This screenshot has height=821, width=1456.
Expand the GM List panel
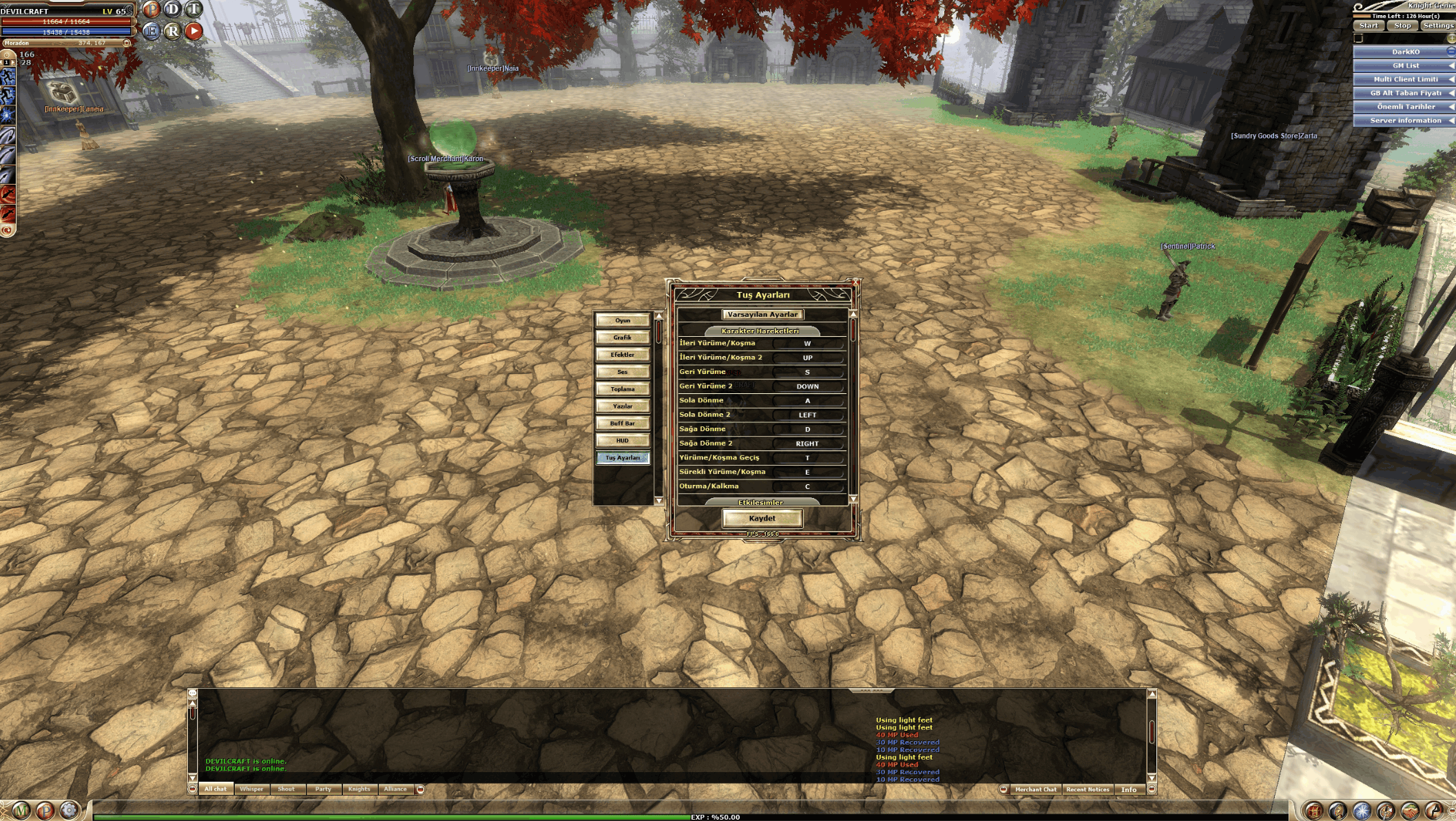[1405, 66]
